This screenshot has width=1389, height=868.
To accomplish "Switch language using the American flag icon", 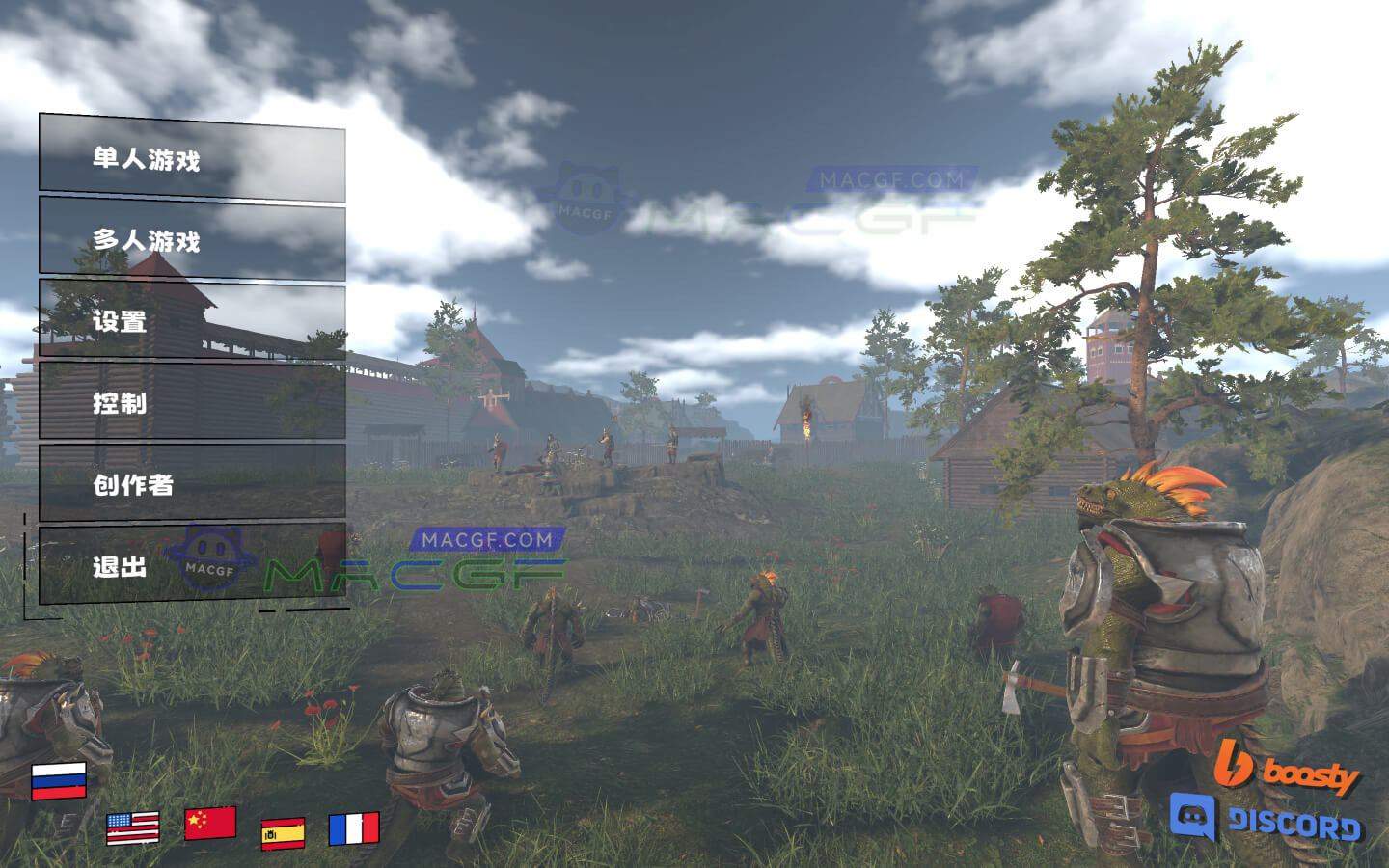I will coord(134,827).
